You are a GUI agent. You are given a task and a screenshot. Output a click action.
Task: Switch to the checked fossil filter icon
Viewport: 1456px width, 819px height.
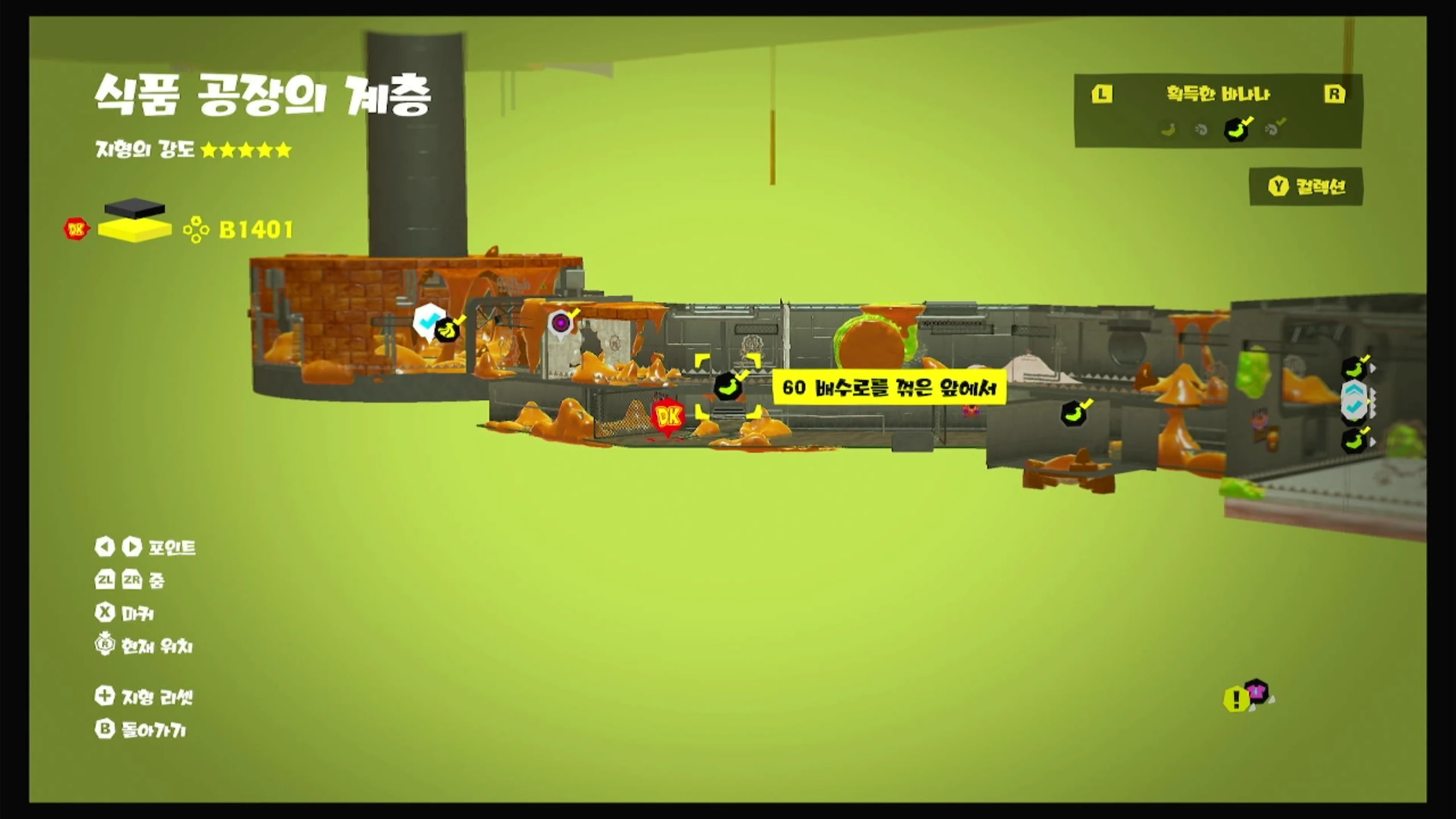1272,129
